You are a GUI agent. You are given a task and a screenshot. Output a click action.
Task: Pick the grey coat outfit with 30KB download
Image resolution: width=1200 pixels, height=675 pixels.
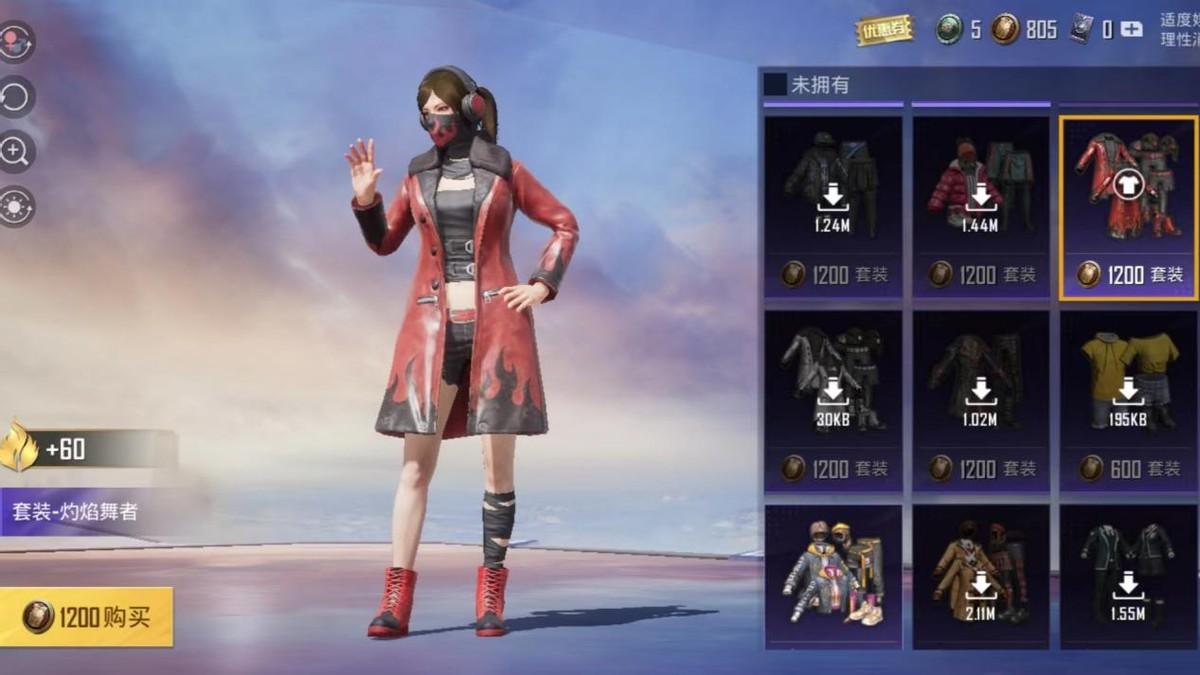pos(832,400)
